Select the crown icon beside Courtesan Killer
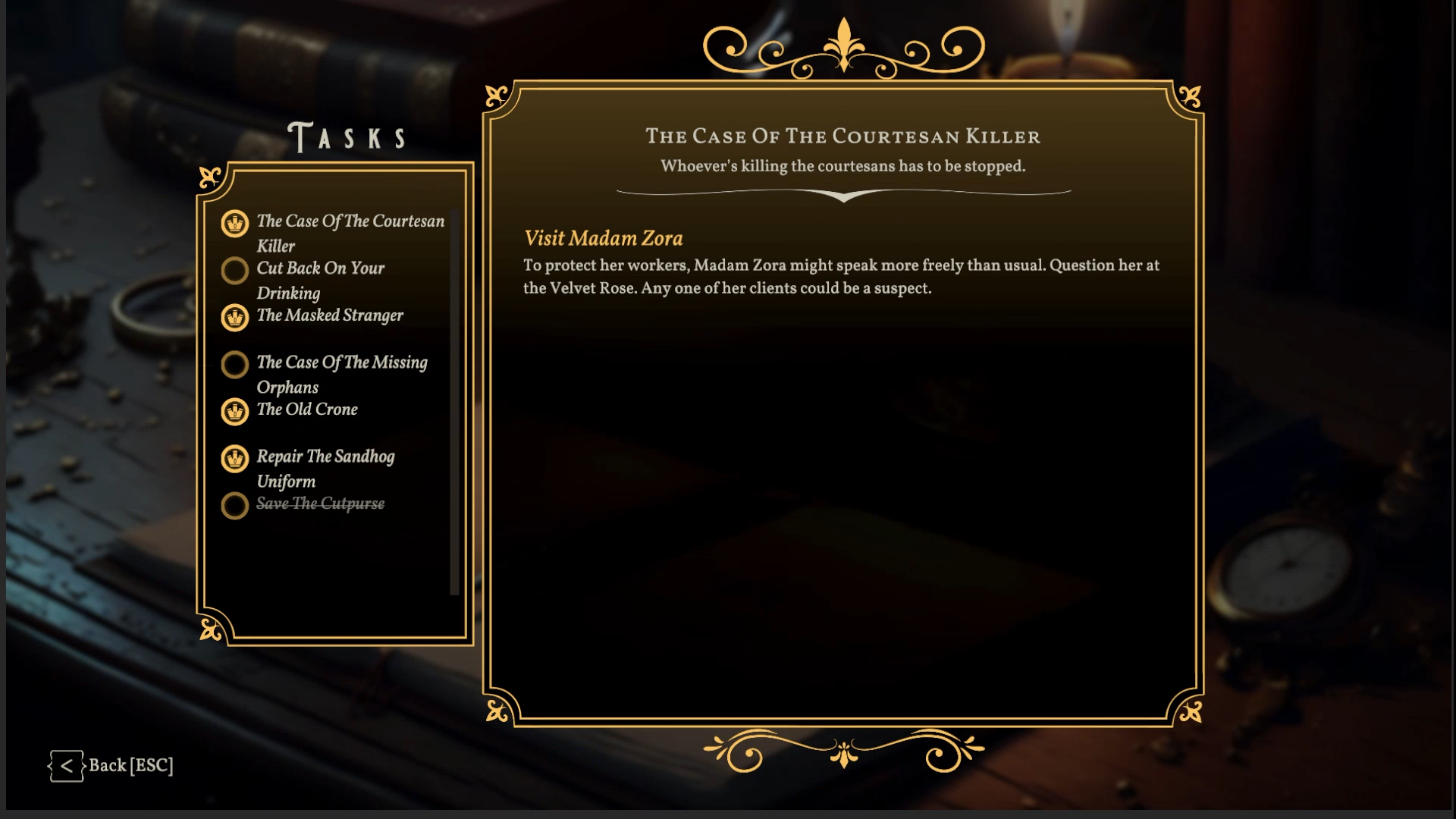 (235, 224)
